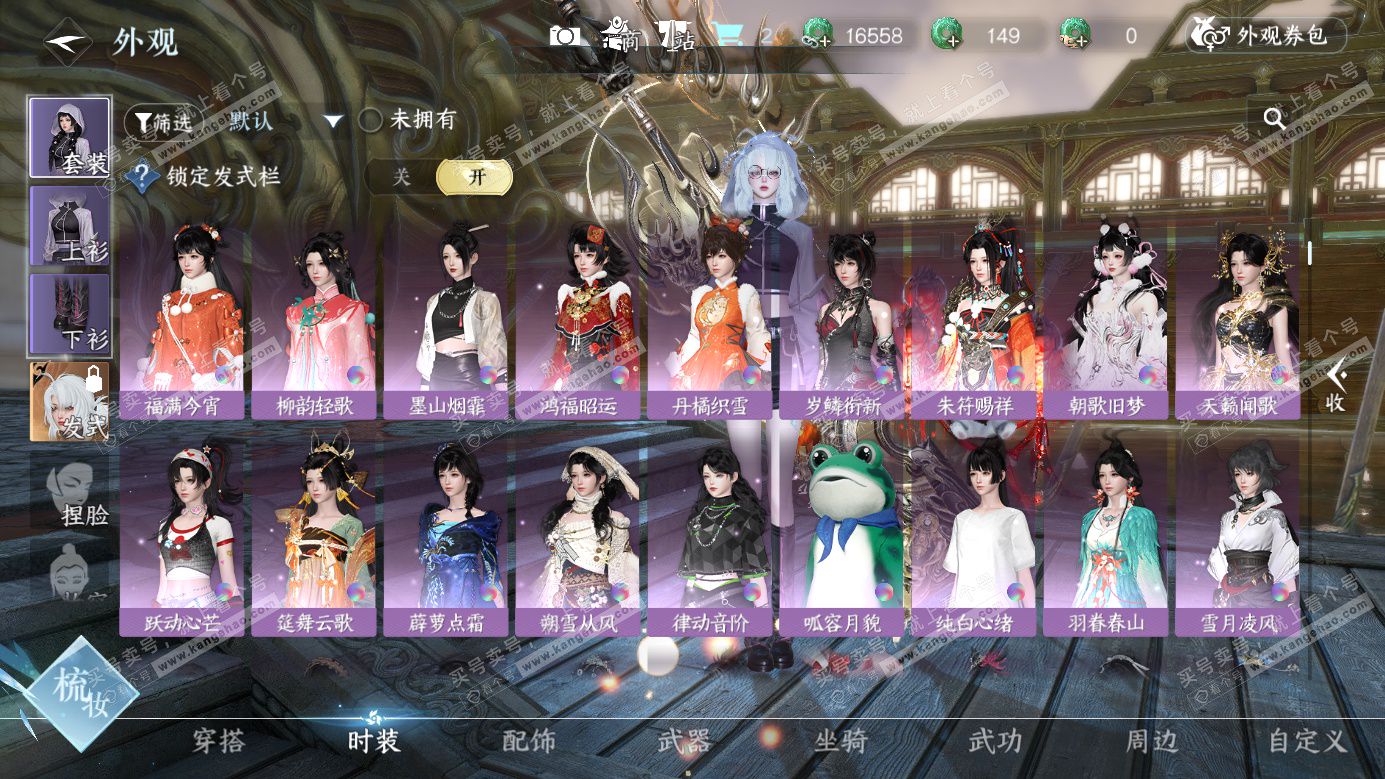Switch to the 配饰 accessories tab

529,741
